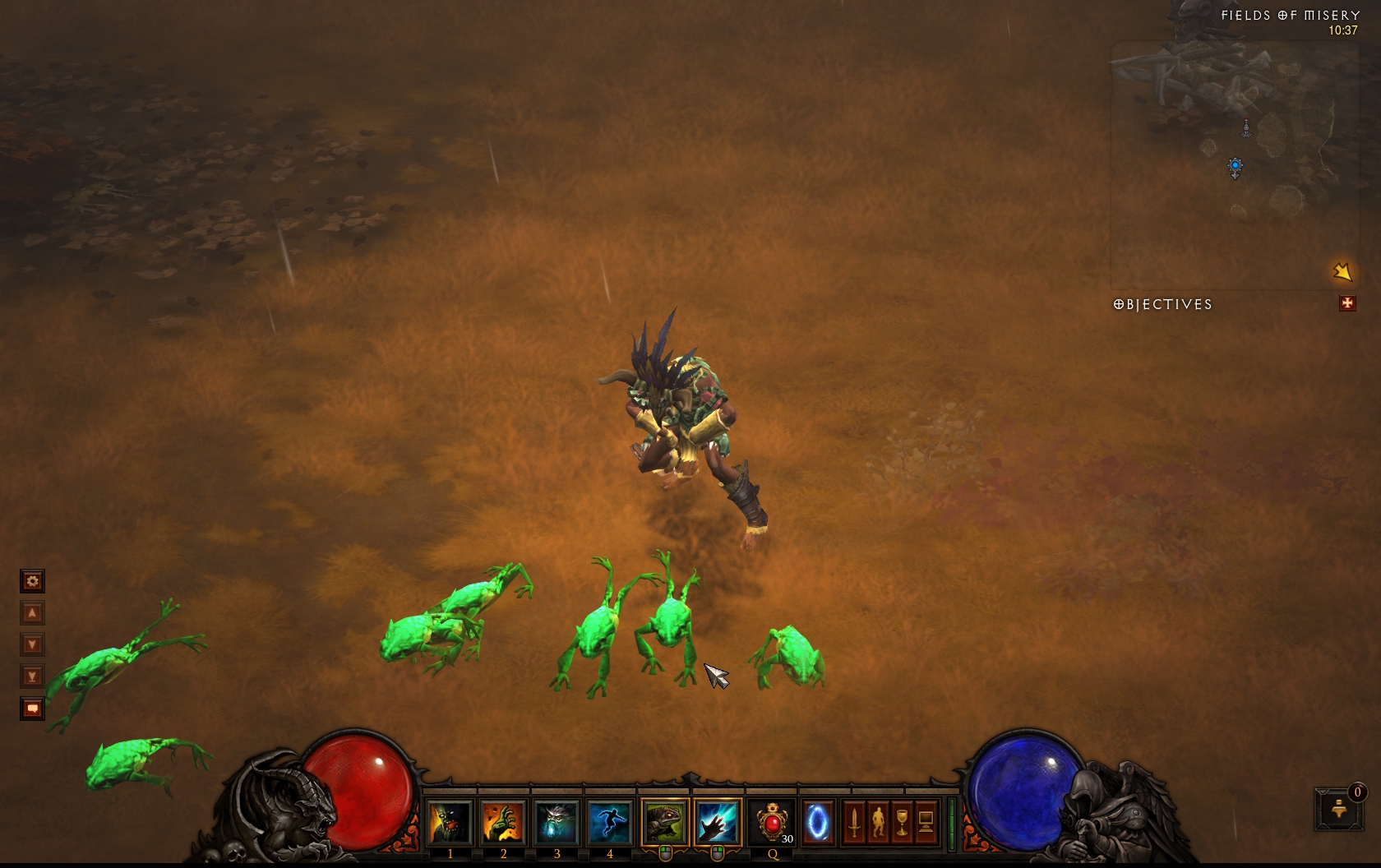Click the Fields of Misery minimap
The width and height of the screenshot is (1381, 868).
[x=1234, y=164]
